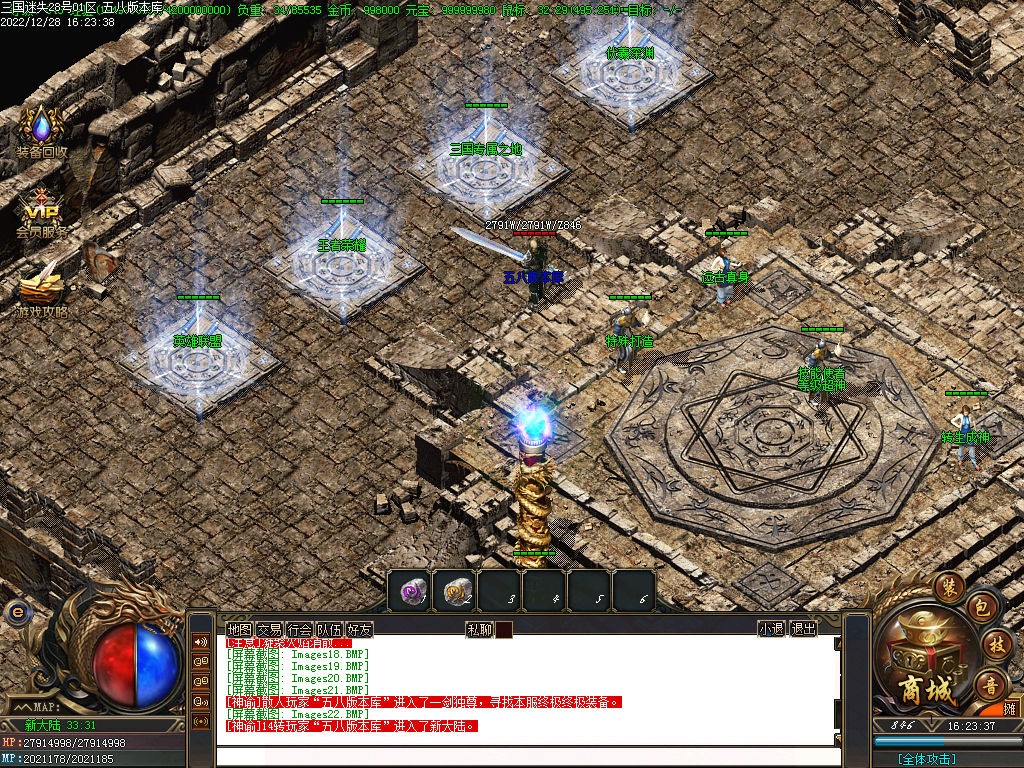Select the purple spiral stone in hotbar slot 1
Screen dimensions: 1024x768
[x=409, y=591]
